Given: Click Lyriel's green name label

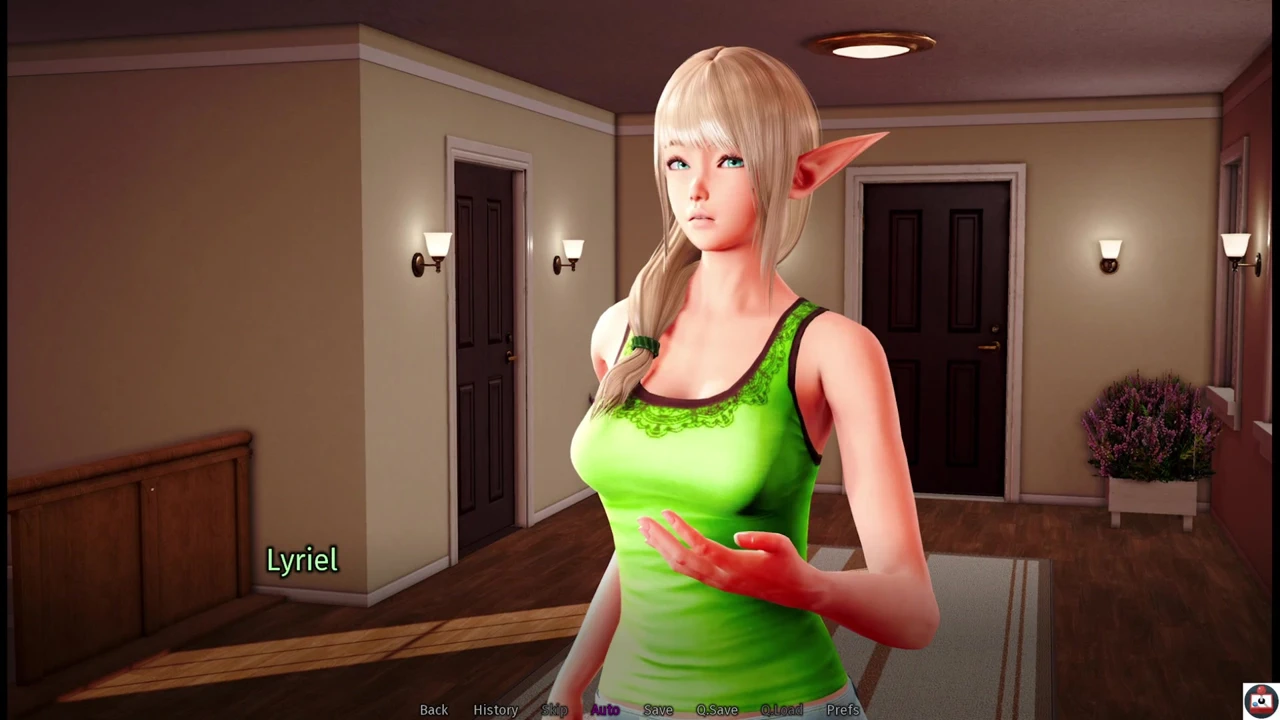Looking at the screenshot, I should [x=302, y=560].
